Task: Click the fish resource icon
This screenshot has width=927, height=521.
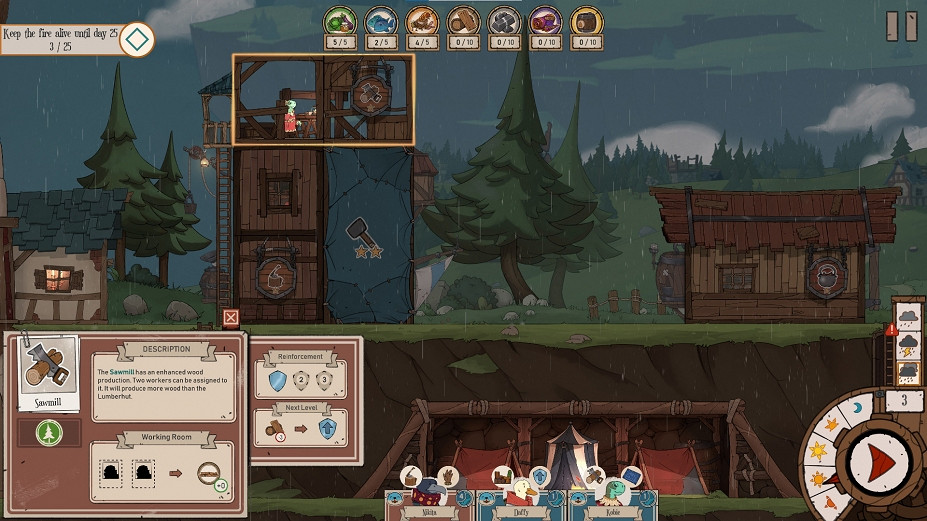Action: click(381, 22)
